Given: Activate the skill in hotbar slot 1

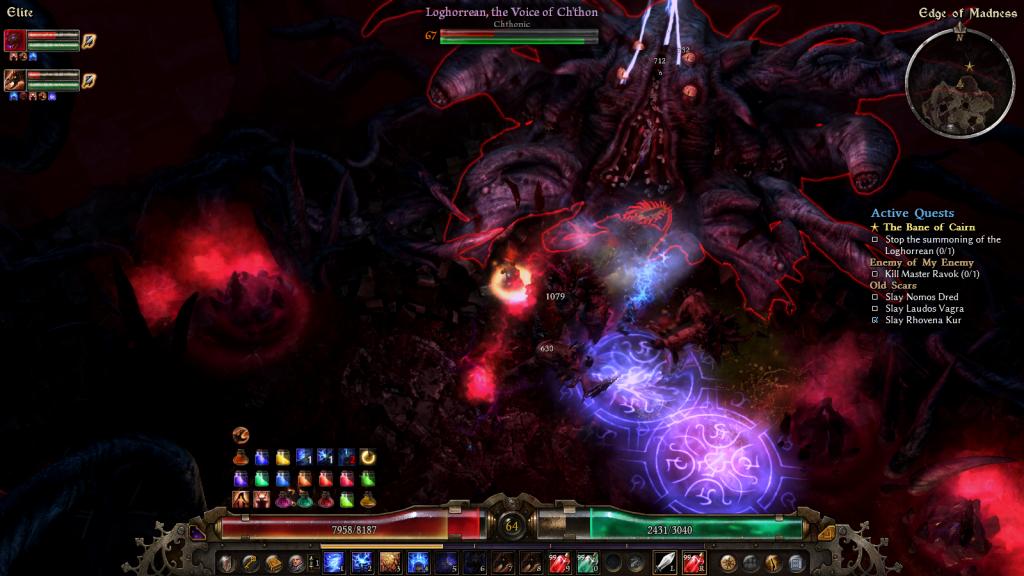Looking at the screenshot, I should point(334,562).
